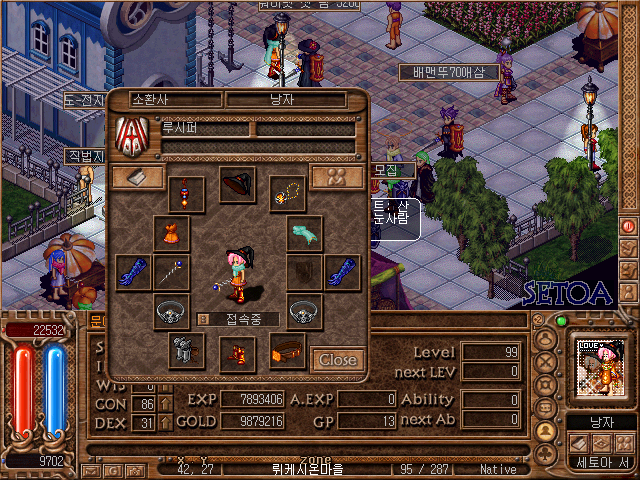This screenshot has width=640, height=480.
Task: Click the guild emblem shield icon
Action: coord(132,137)
